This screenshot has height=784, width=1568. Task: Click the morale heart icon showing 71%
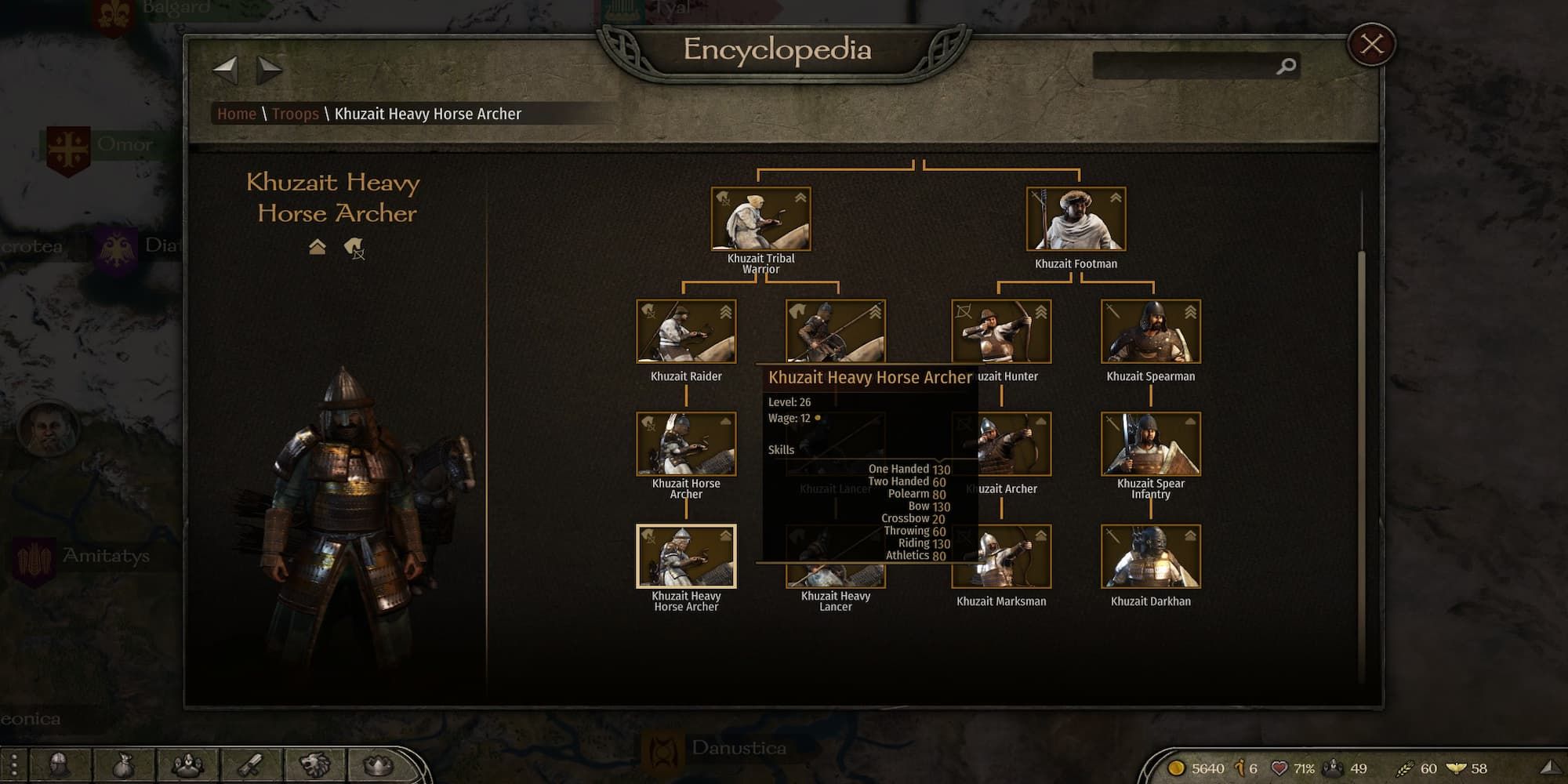[x=1280, y=769]
